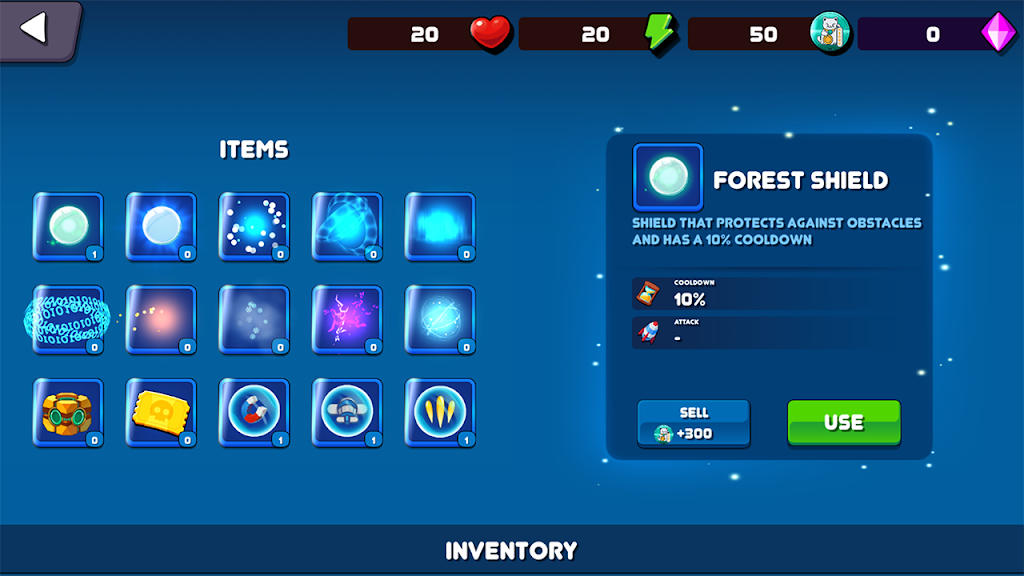1024x576 pixels.
Task: Click the green lightning energy icon
Action: pyautogui.click(x=660, y=33)
